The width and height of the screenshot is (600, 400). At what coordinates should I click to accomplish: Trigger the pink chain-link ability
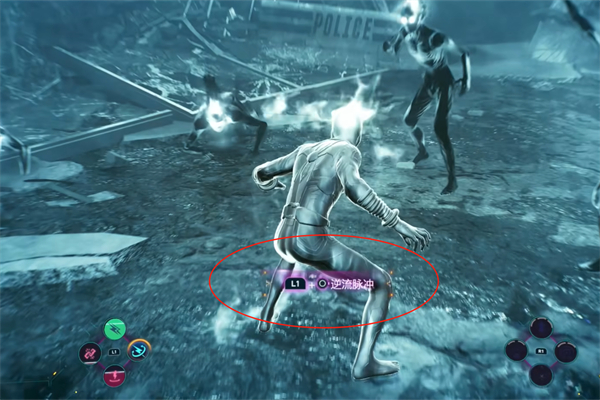pos(91,353)
